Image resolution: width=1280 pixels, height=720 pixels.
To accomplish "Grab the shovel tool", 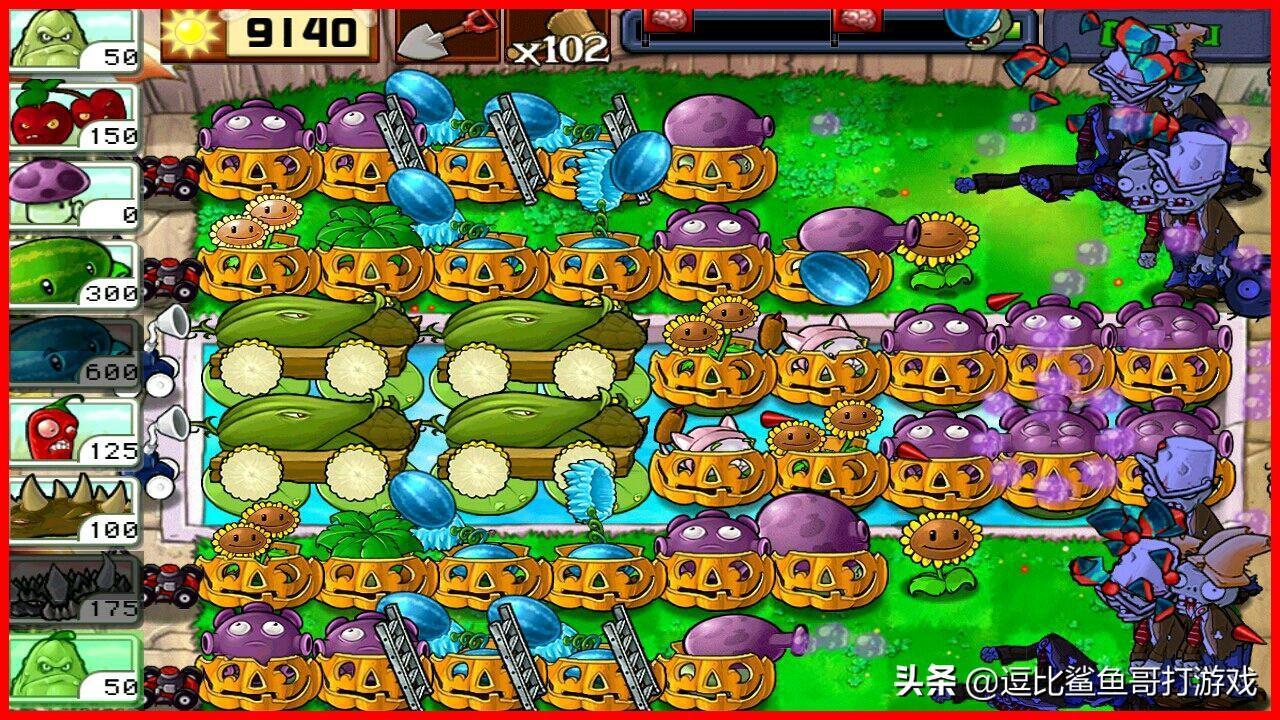I will (446, 36).
